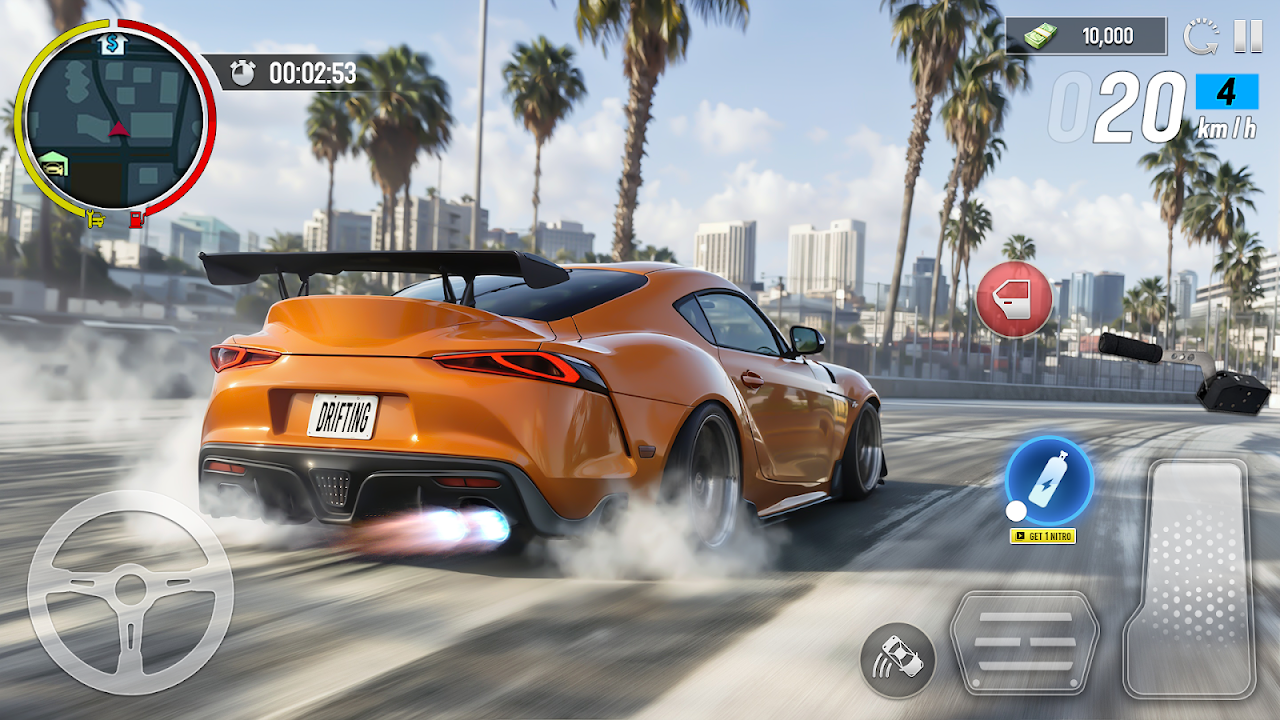Open the circular minimap

tap(115, 118)
